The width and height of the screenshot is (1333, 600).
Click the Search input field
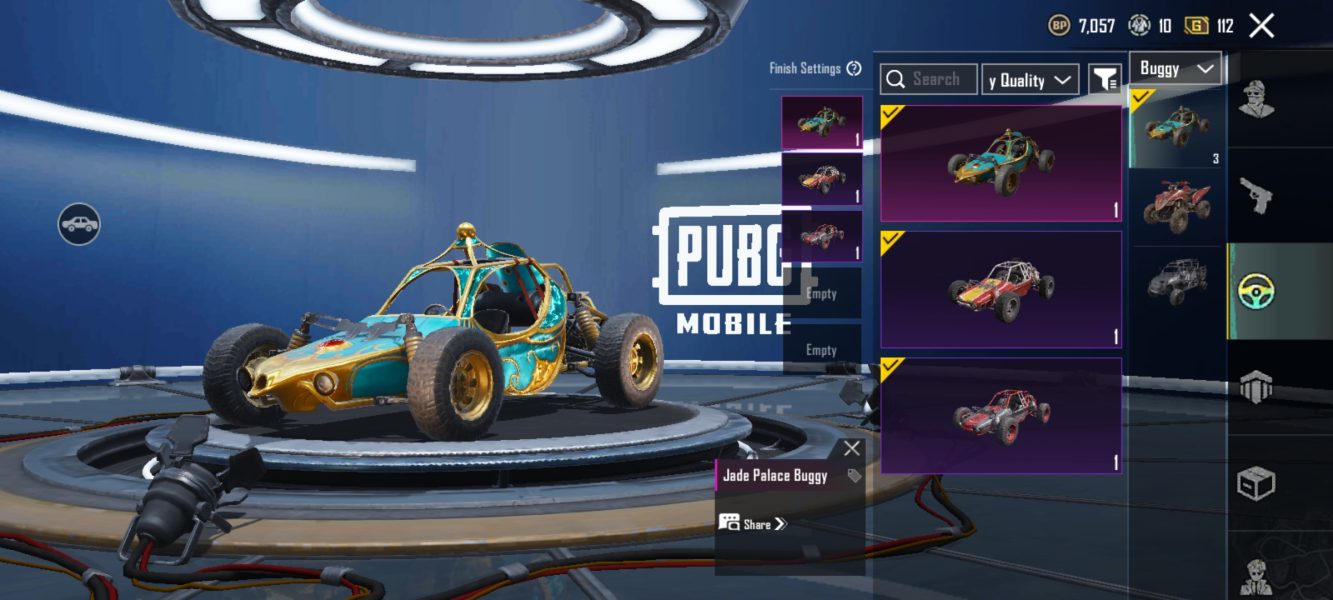click(928, 79)
